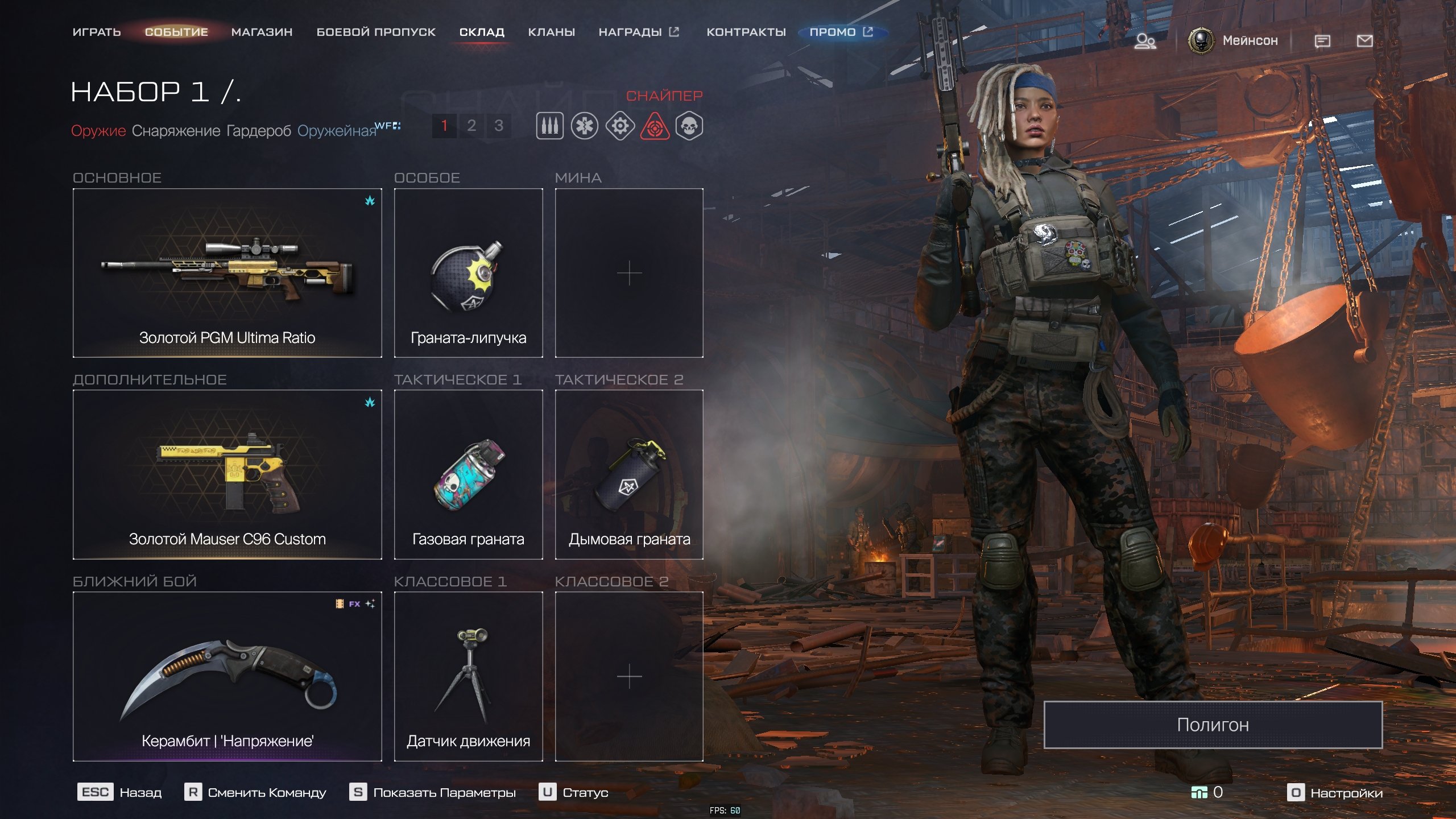Launch the Полигон shooting range

1213,725
